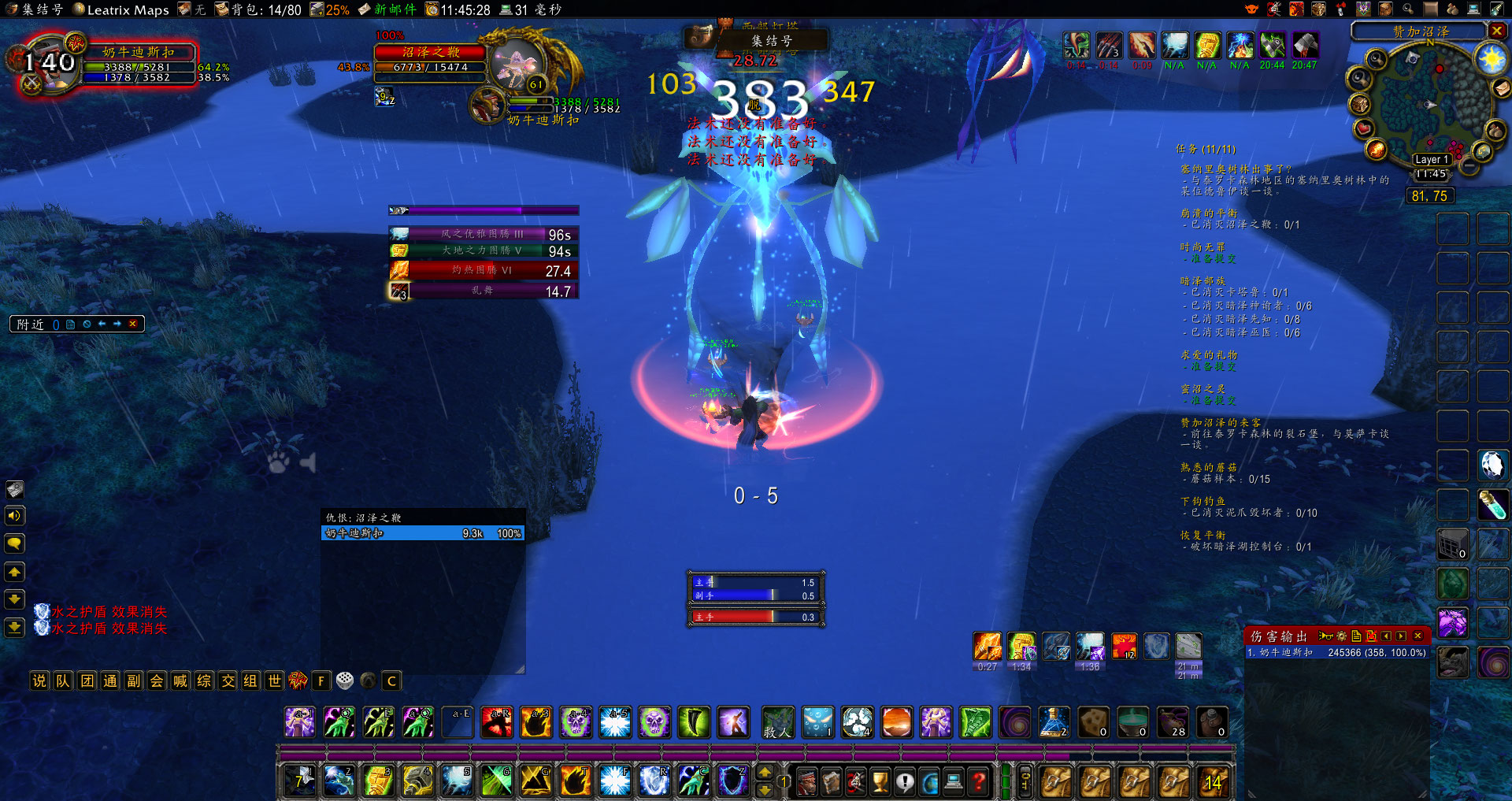Viewport: 1512px width, 801px height.
Task: Choose the 喊 (Yell) chat channel button
Action: (x=180, y=680)
